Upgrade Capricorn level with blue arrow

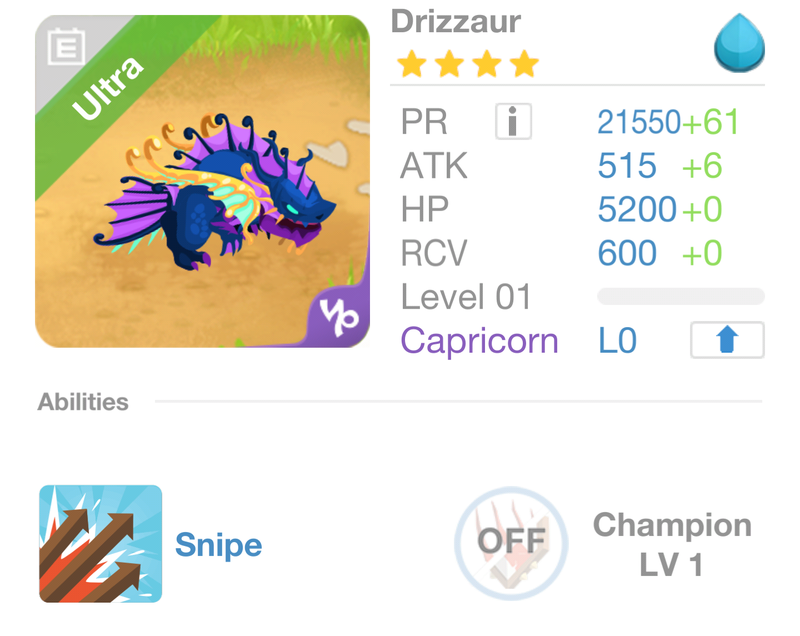point(727,340)
